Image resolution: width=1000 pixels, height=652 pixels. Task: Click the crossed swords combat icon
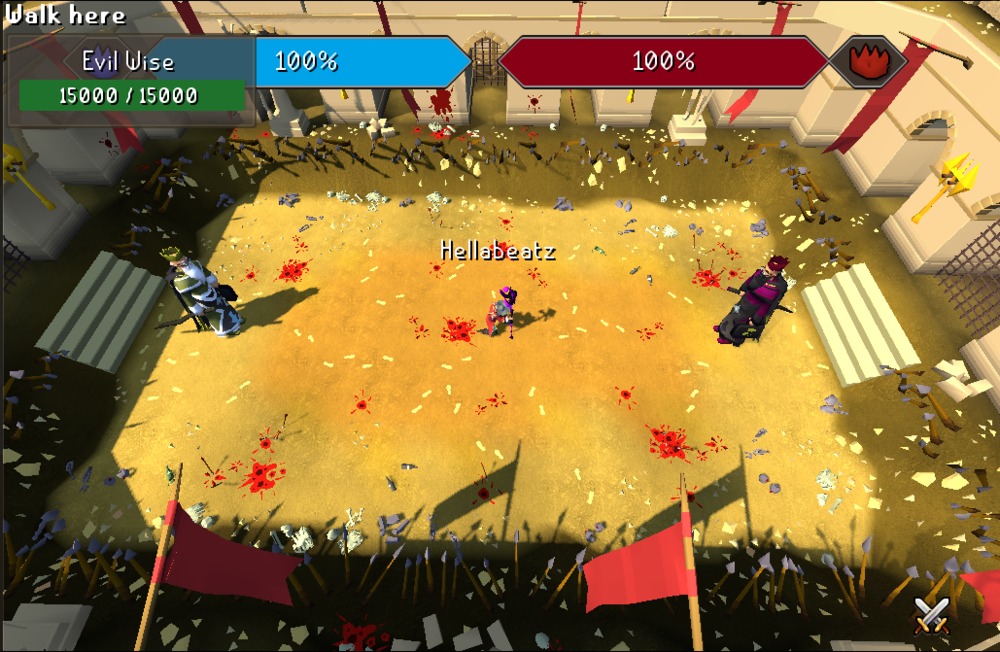pyautogui.click(x=931, y=613)
